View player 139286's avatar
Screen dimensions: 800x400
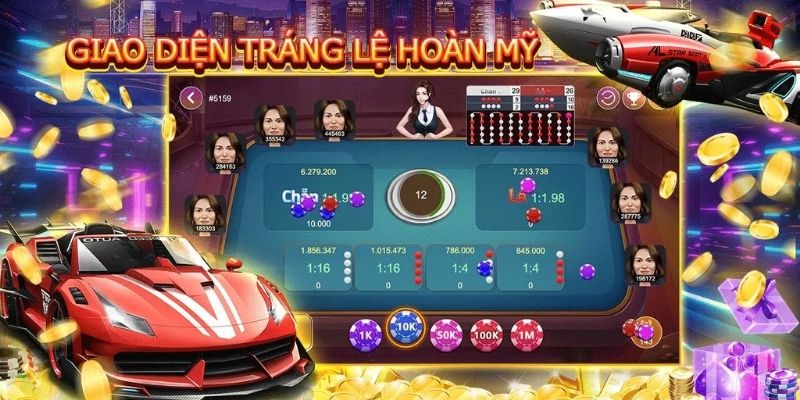[603, 143]
